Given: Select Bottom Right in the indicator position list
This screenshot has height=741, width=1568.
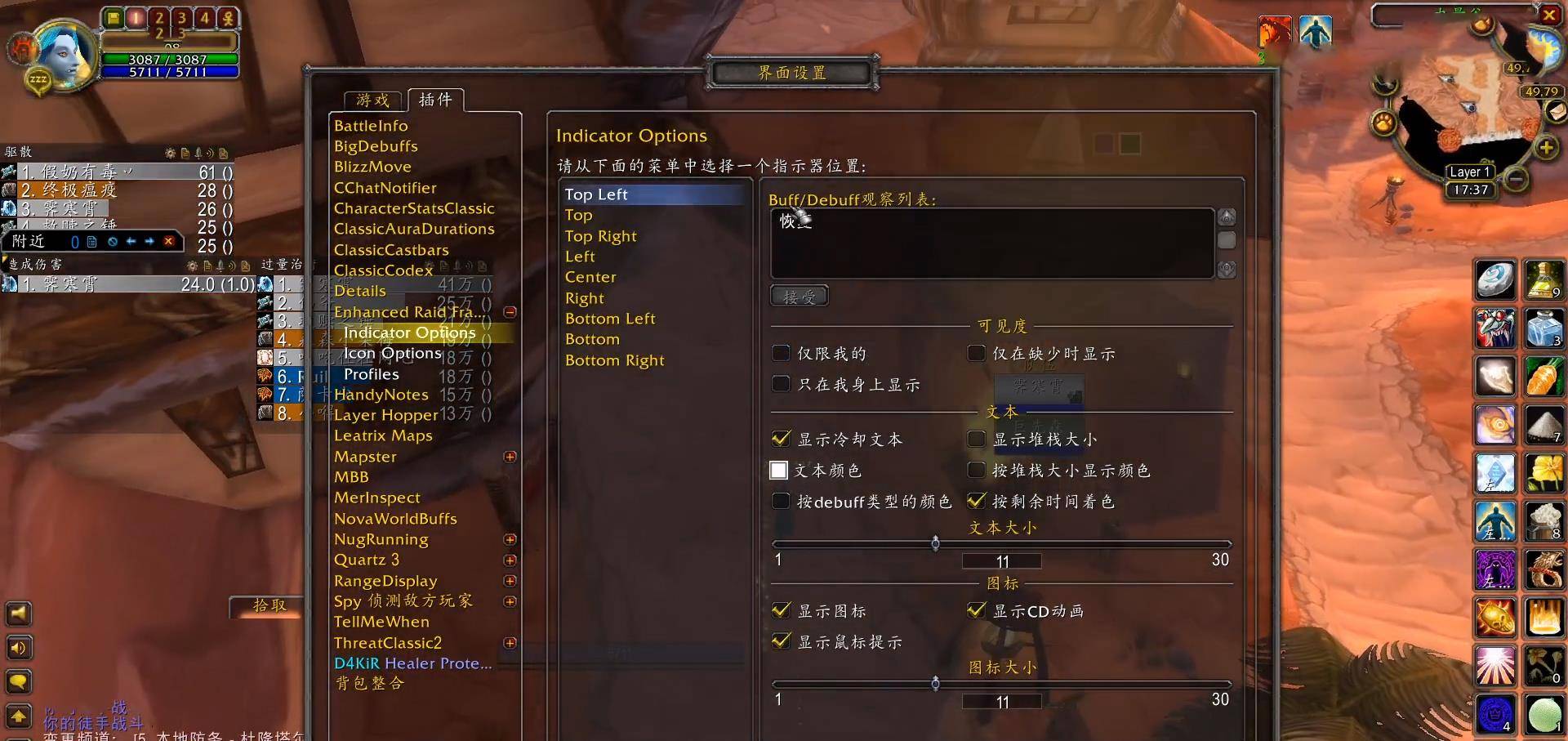Looking at the screenshot, I should pos(615,359).
